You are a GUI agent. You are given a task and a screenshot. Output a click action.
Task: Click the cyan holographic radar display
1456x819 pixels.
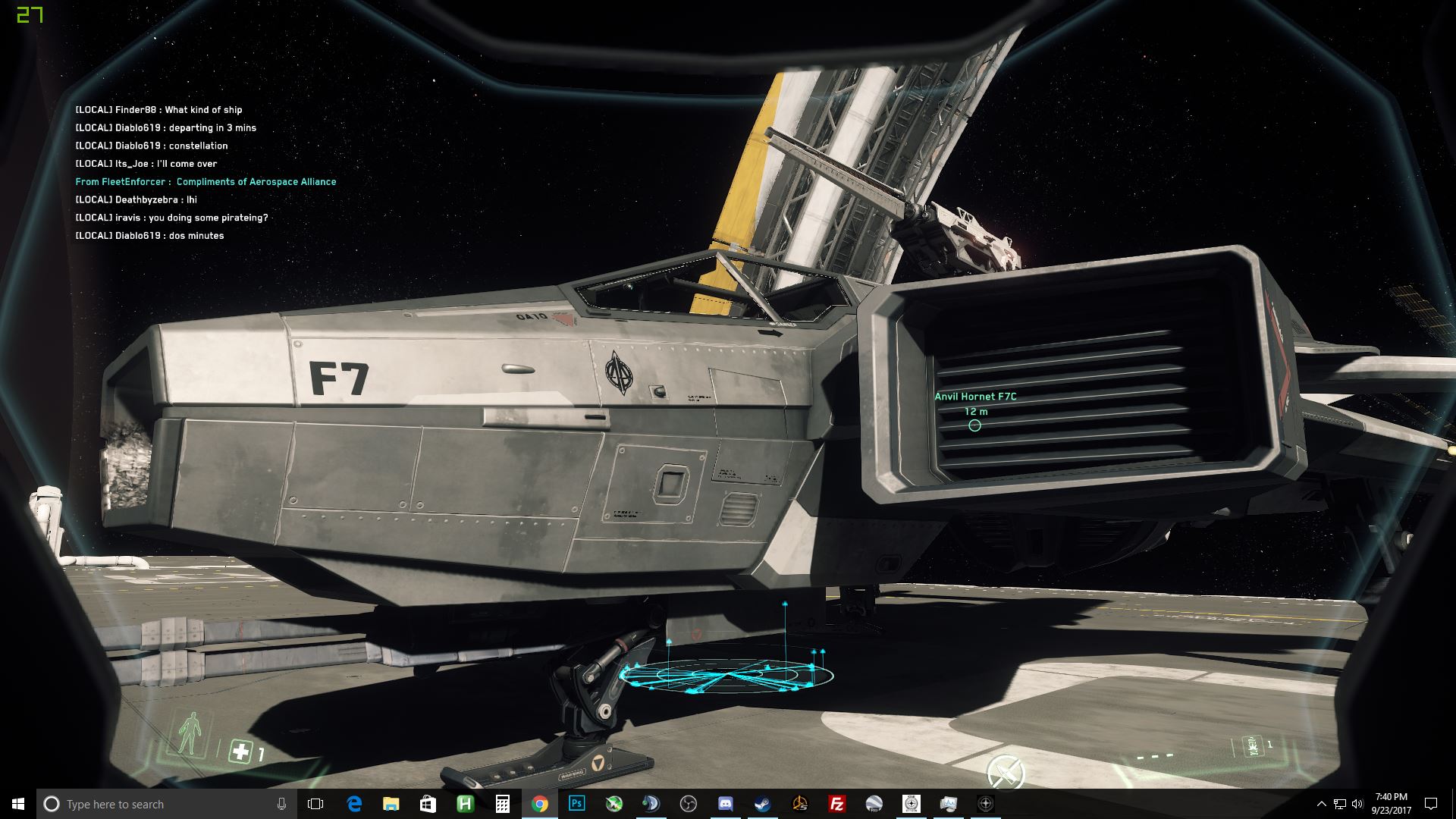(x=726, y=673)
